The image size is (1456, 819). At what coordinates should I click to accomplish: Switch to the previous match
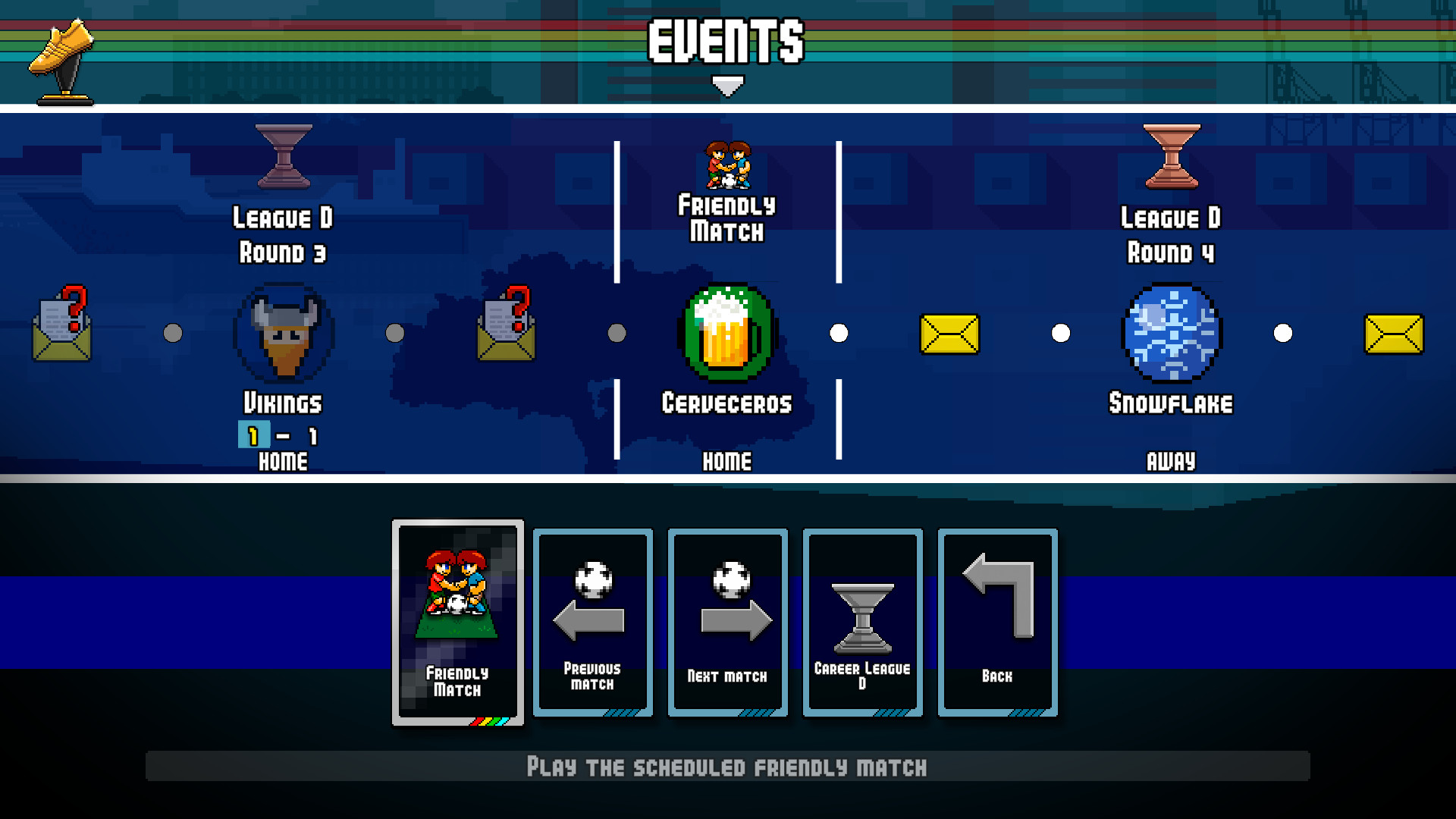[x=592, y=622]
